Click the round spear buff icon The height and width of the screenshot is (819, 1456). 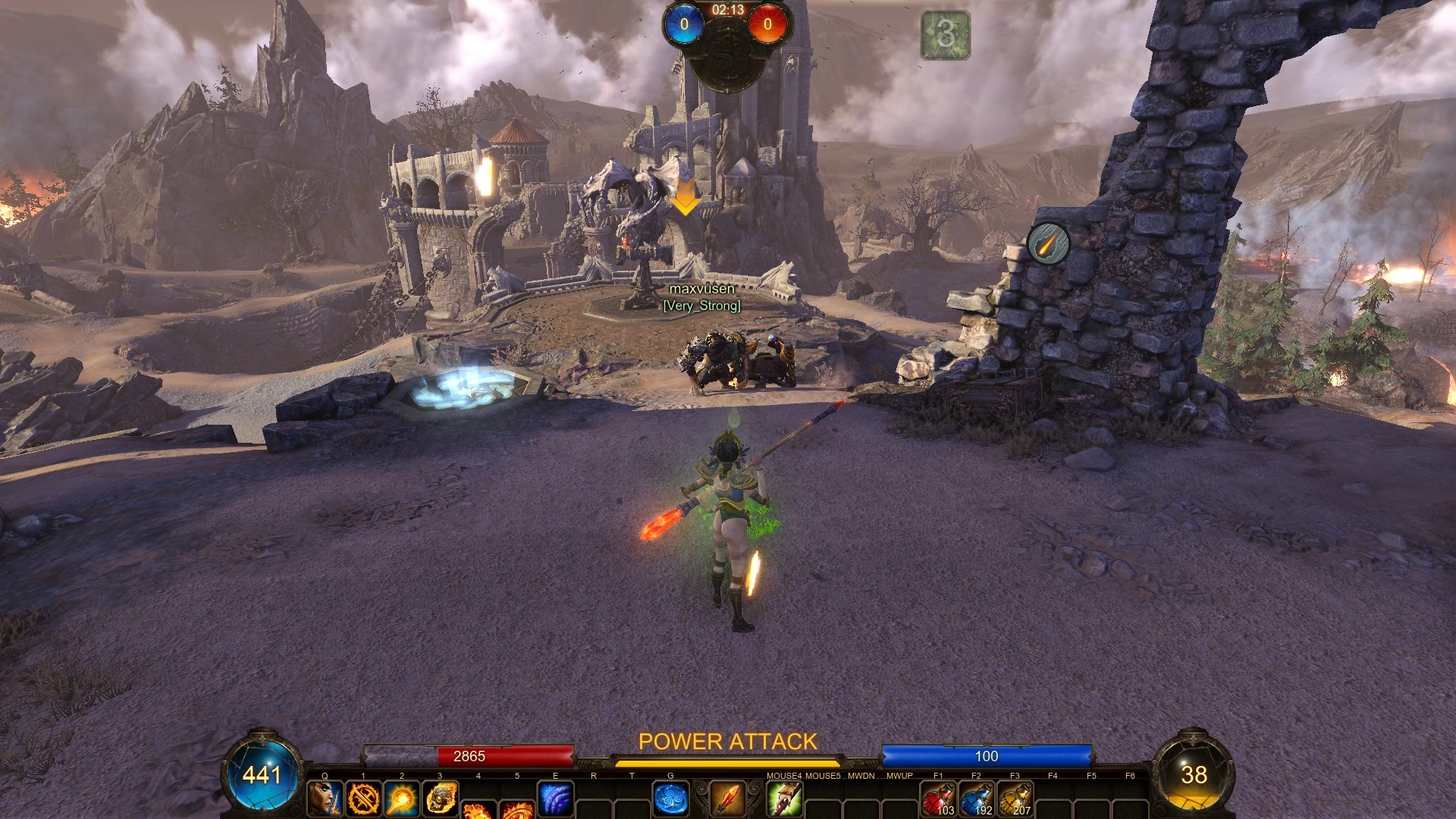pos(1048,243)
